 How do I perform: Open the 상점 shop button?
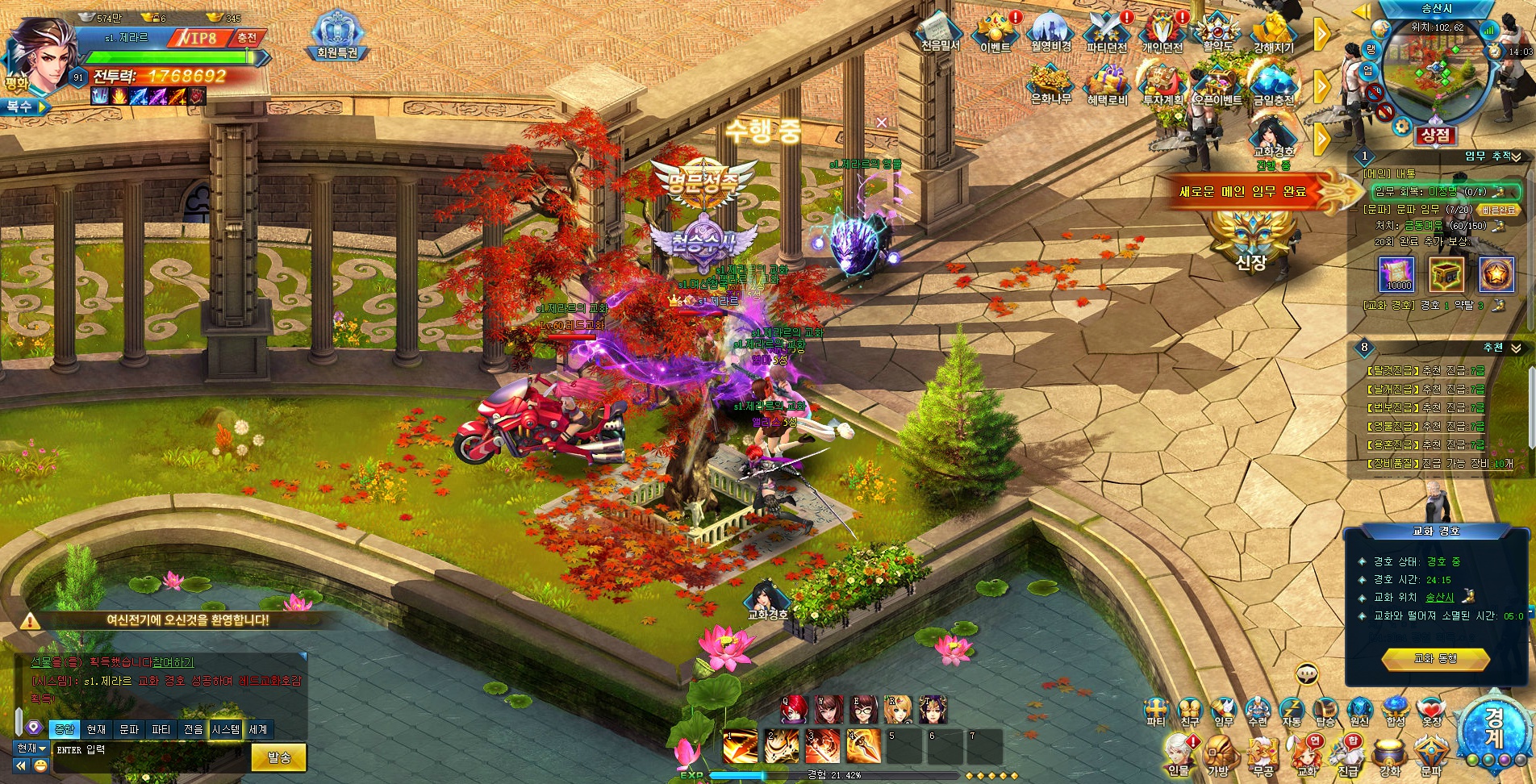coord(1435,136)
